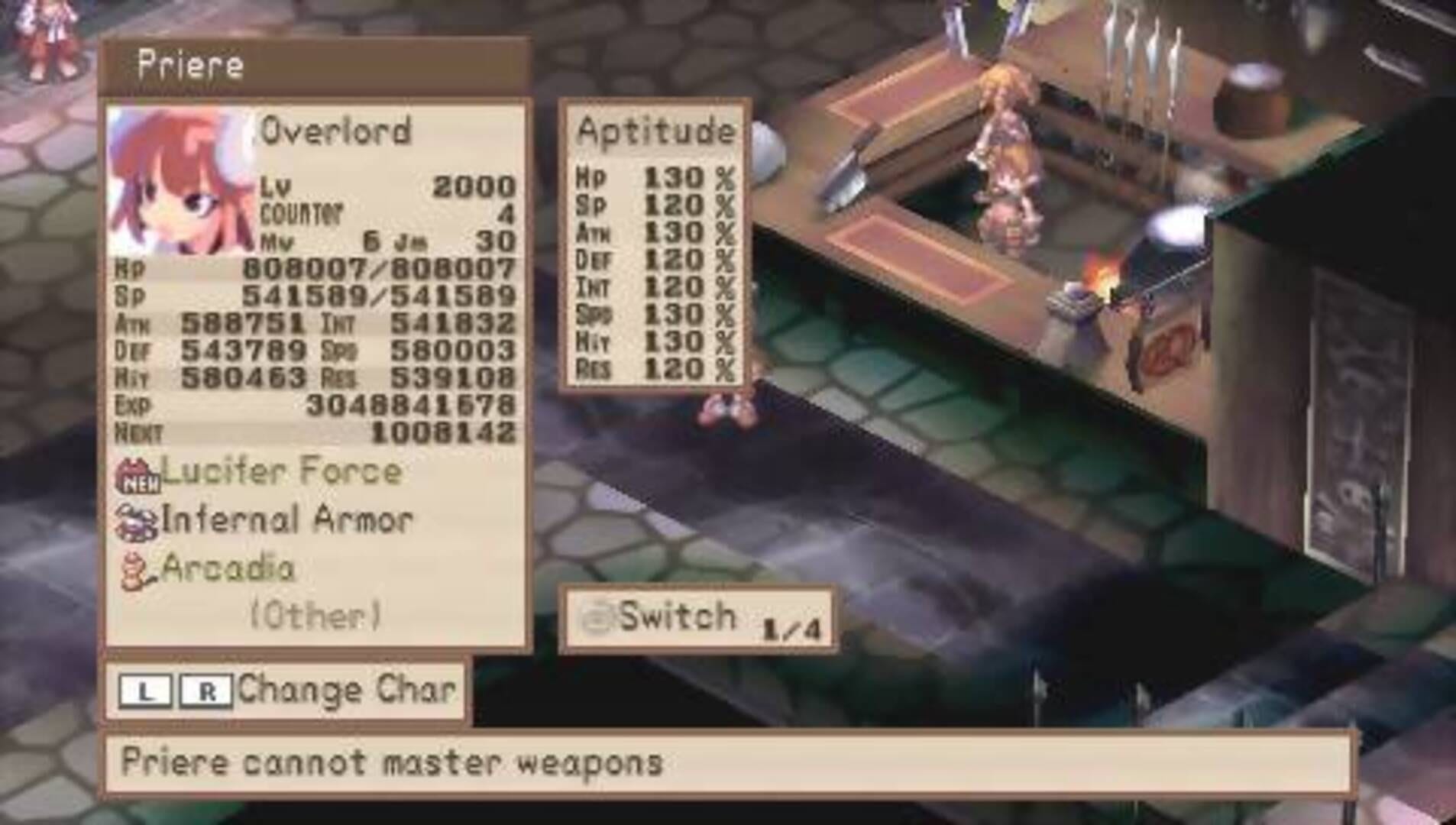Open the (Other) equipment category
This screenshot has width=1456, height=825.
tap(313, 613)
